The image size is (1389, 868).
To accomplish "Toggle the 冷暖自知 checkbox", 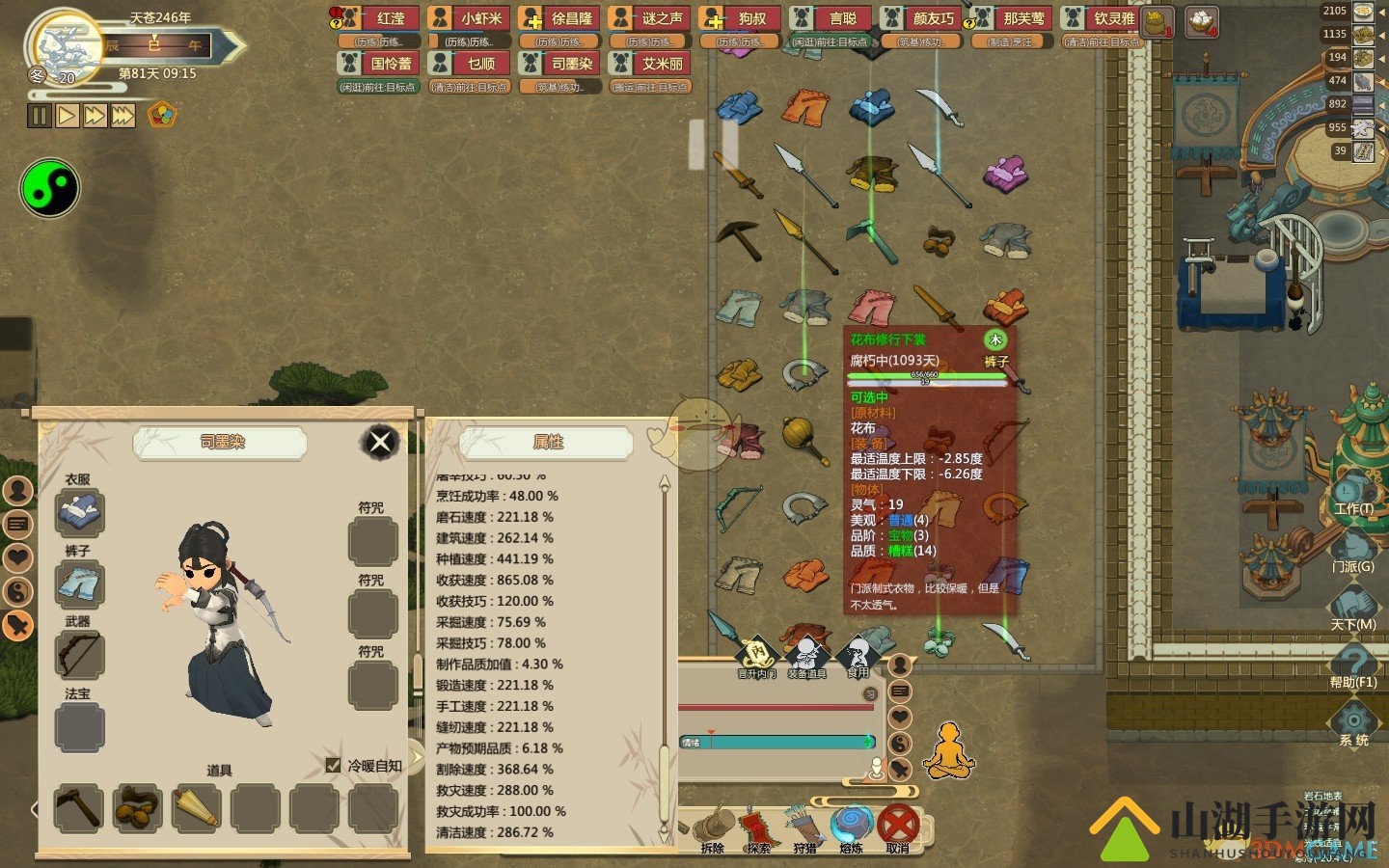I will coord(334,765).
